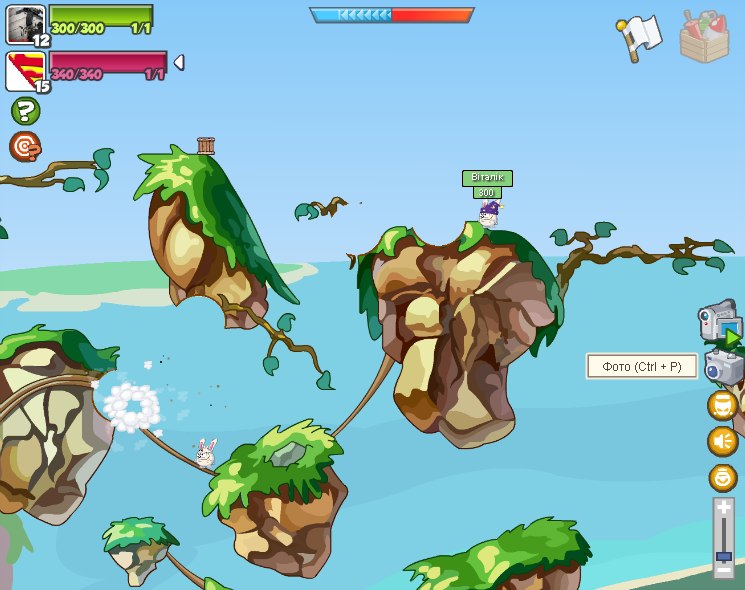Click the round orange face button above the speaker
Image resolution: width=745 pixels, height=590 pixels.
722,405
